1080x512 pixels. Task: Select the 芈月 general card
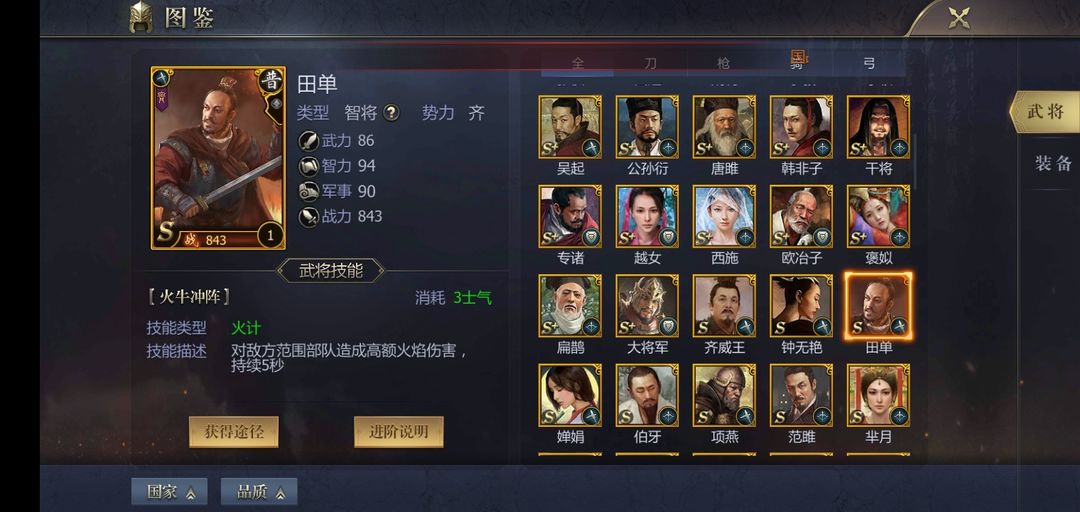pos(878,395)
